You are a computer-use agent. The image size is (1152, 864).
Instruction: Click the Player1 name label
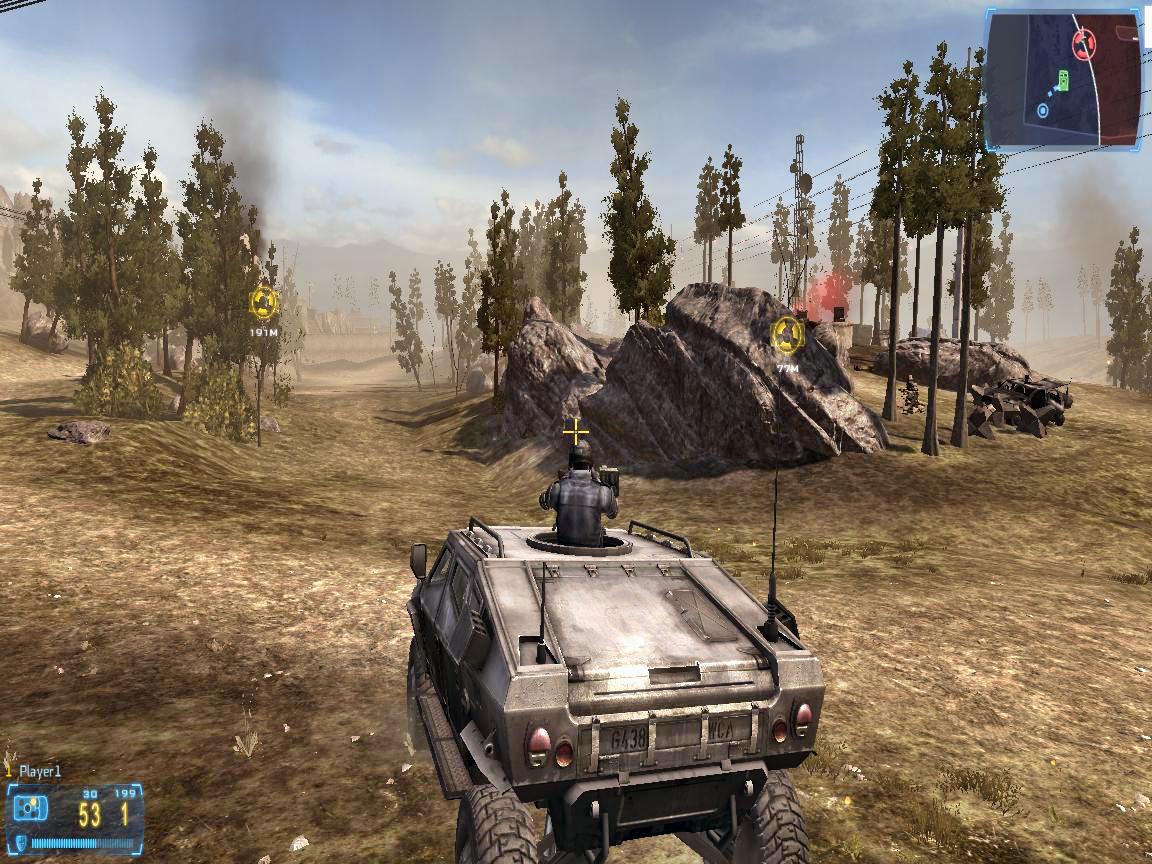(x=41, y=771)
